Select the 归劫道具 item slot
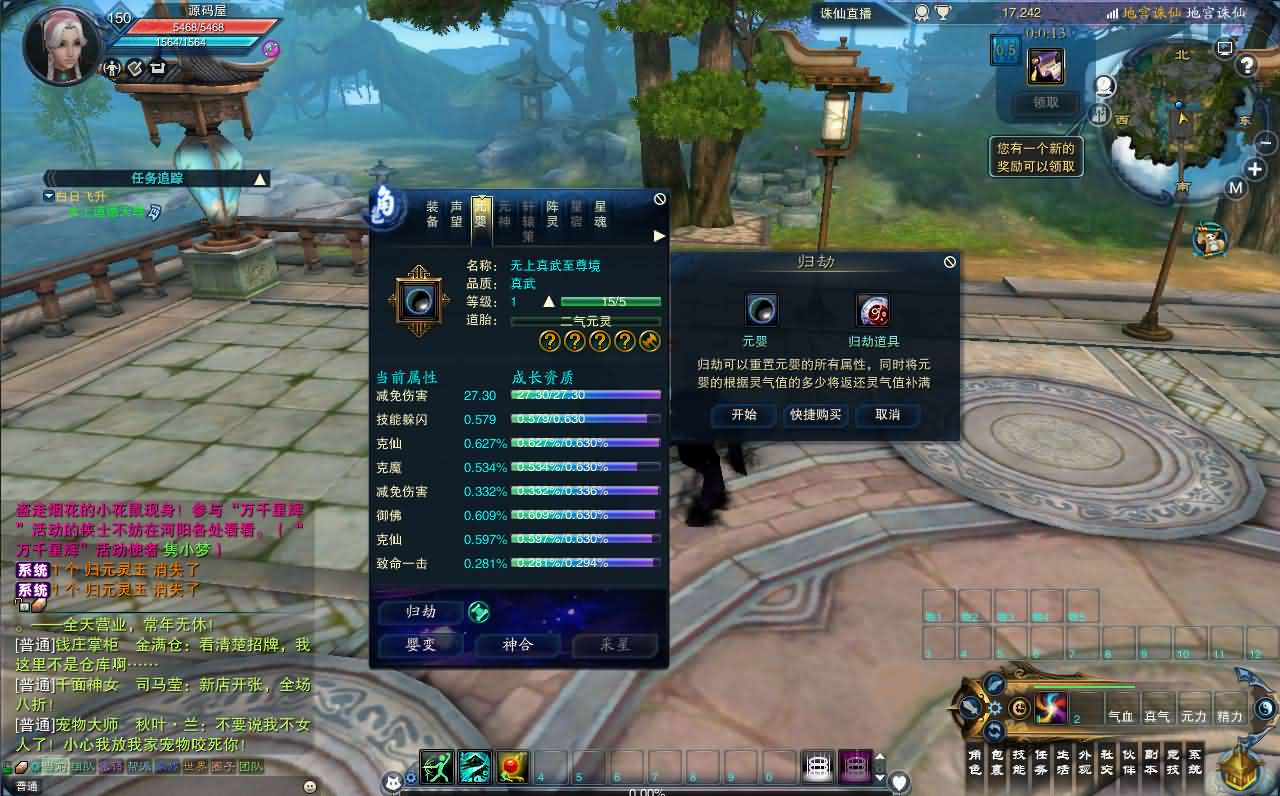This screenshot has width=1280, height=796. (873, 310)
